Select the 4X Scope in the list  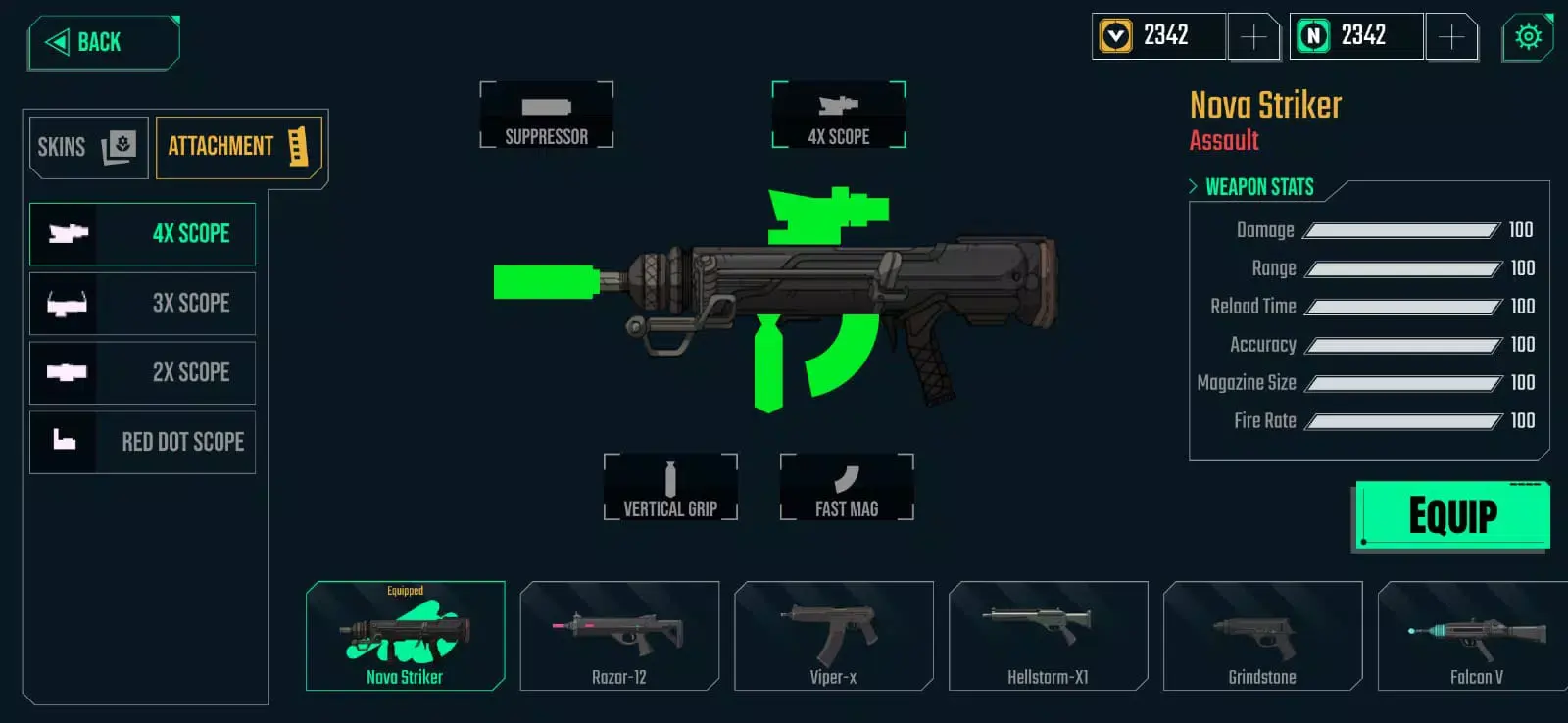point(143,234)
